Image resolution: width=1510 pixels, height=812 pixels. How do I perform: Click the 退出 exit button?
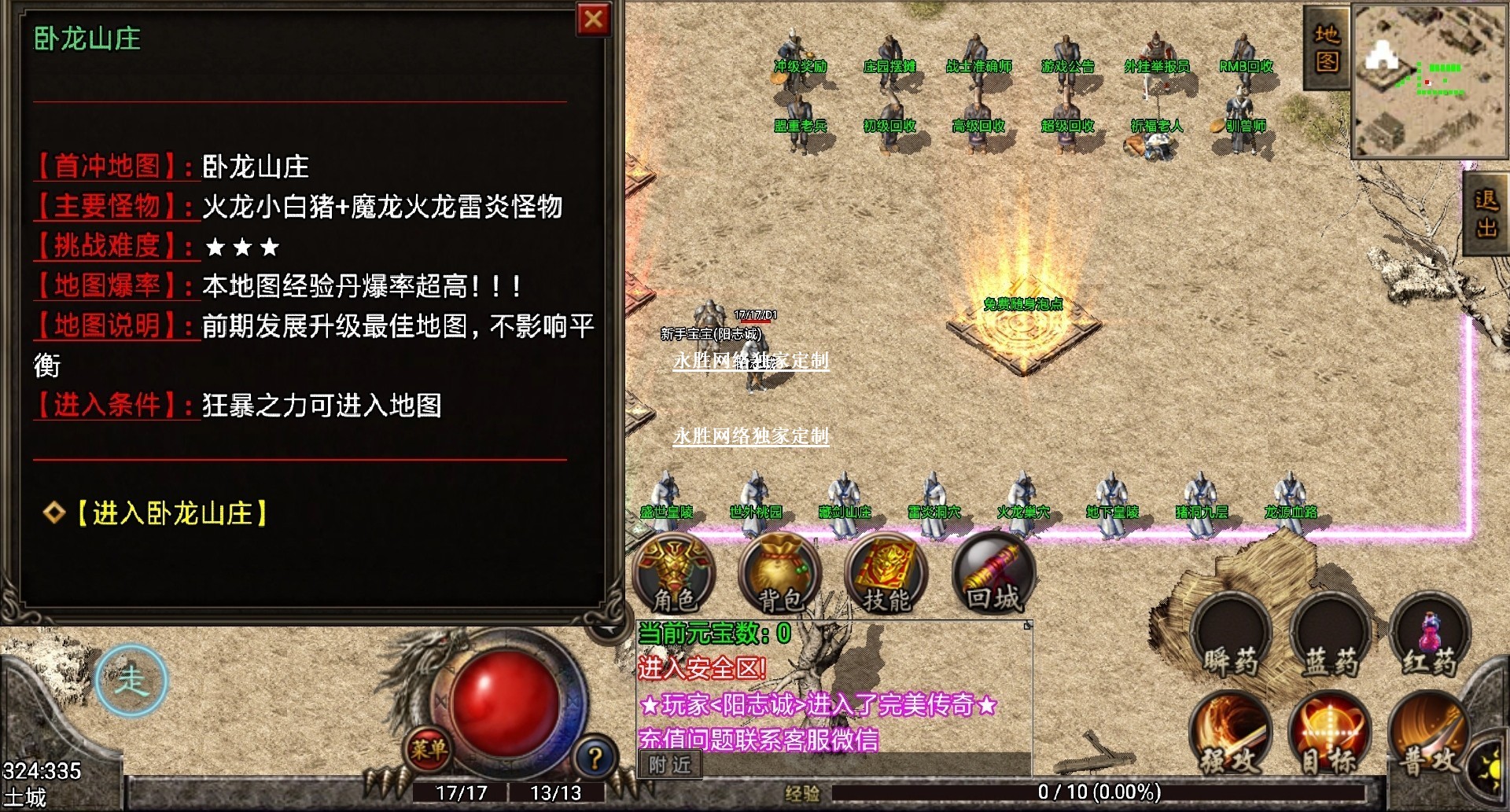(1486, 212)
